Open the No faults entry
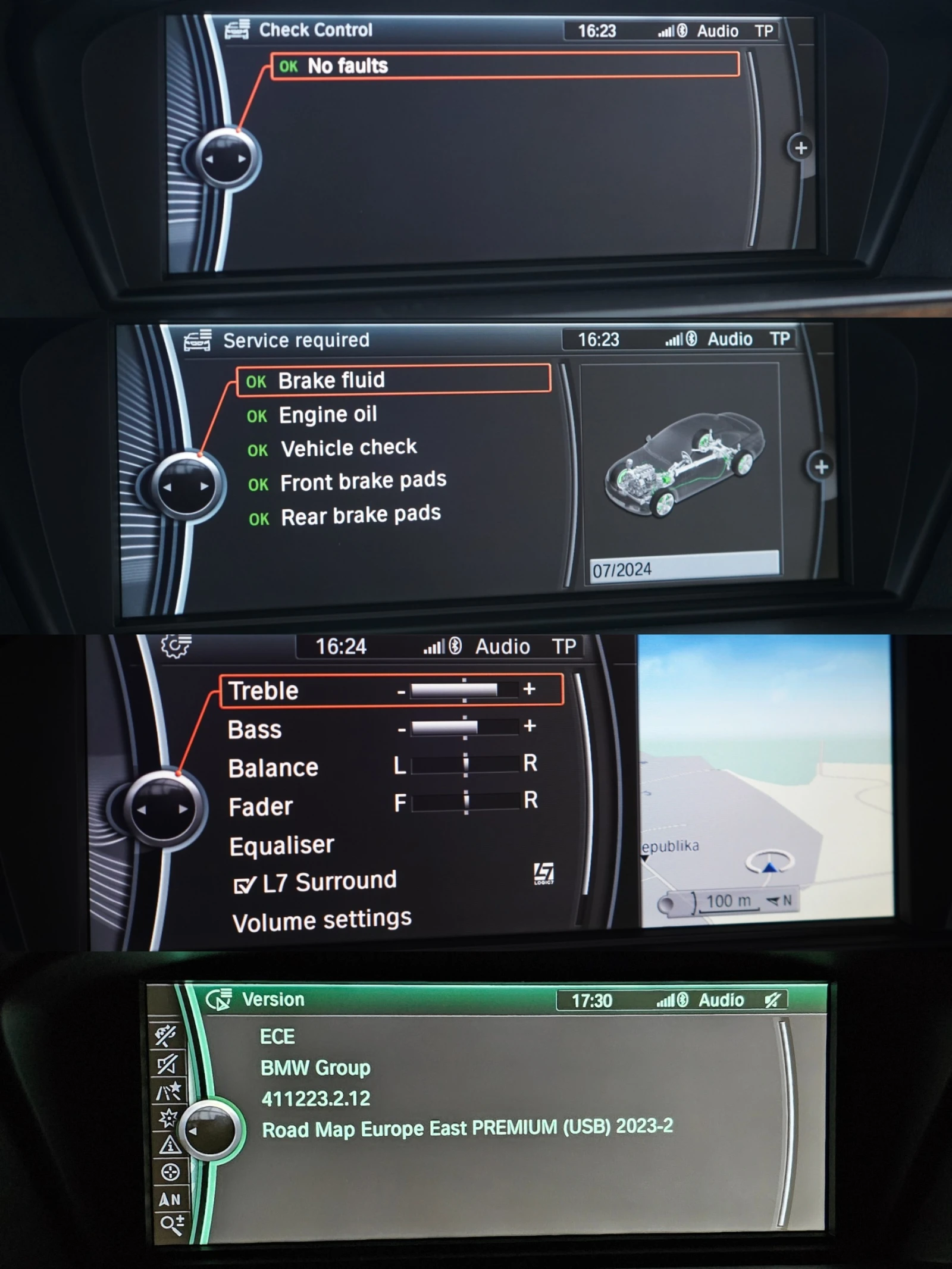The height and width of the screenshot is (1269, 952). coord(347,65)
